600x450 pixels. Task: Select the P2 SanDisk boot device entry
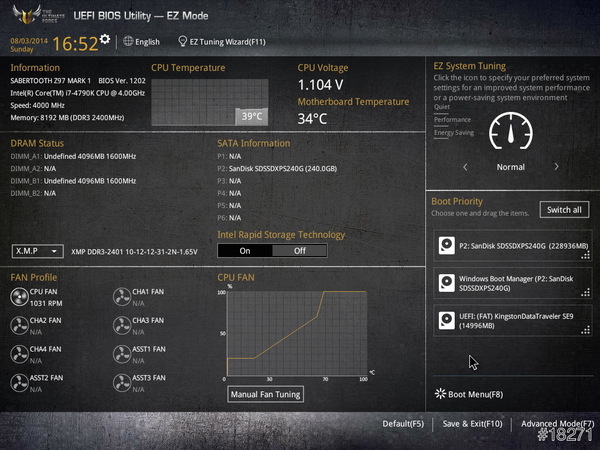pyautogui.click(x=512, y=246)
